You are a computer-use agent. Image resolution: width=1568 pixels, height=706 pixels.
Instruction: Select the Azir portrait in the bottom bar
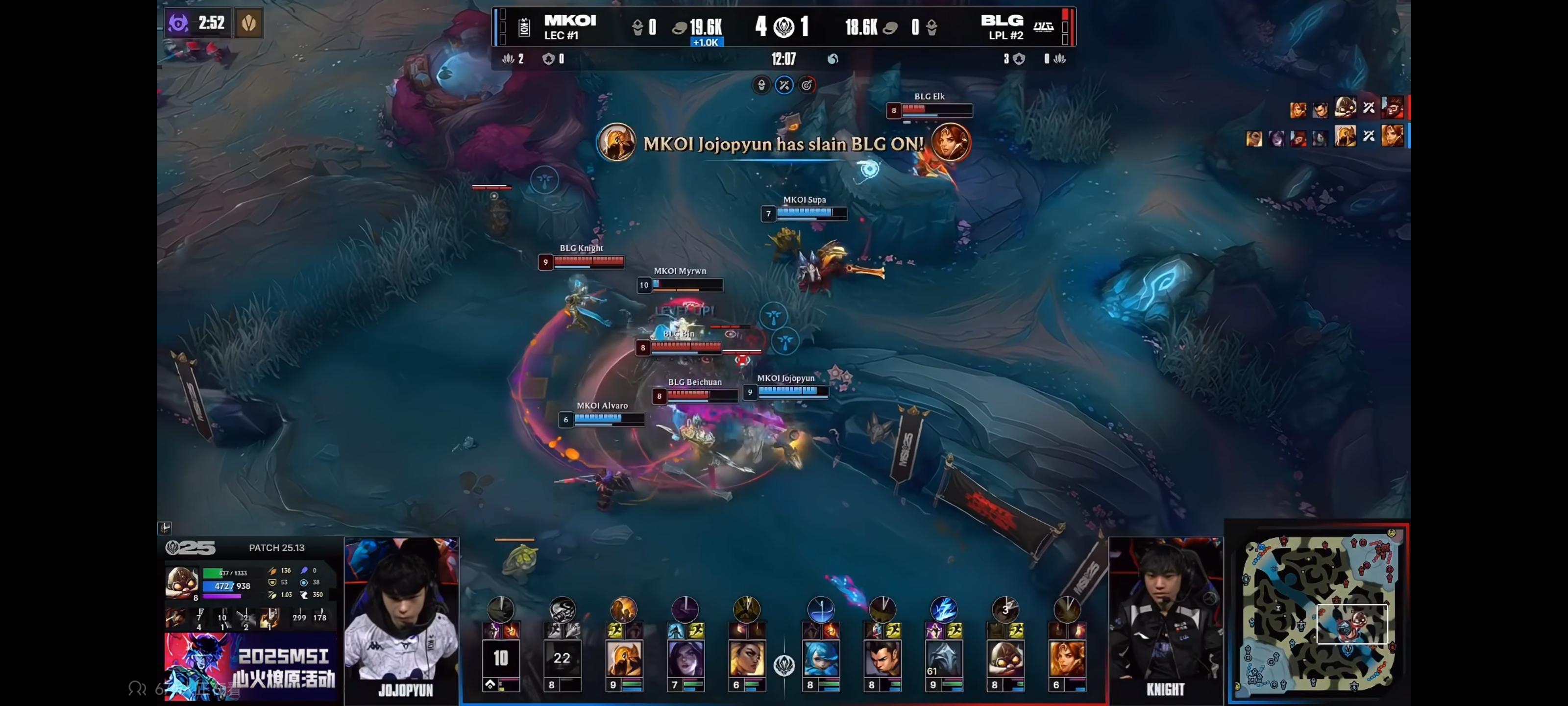coord(623,659)
